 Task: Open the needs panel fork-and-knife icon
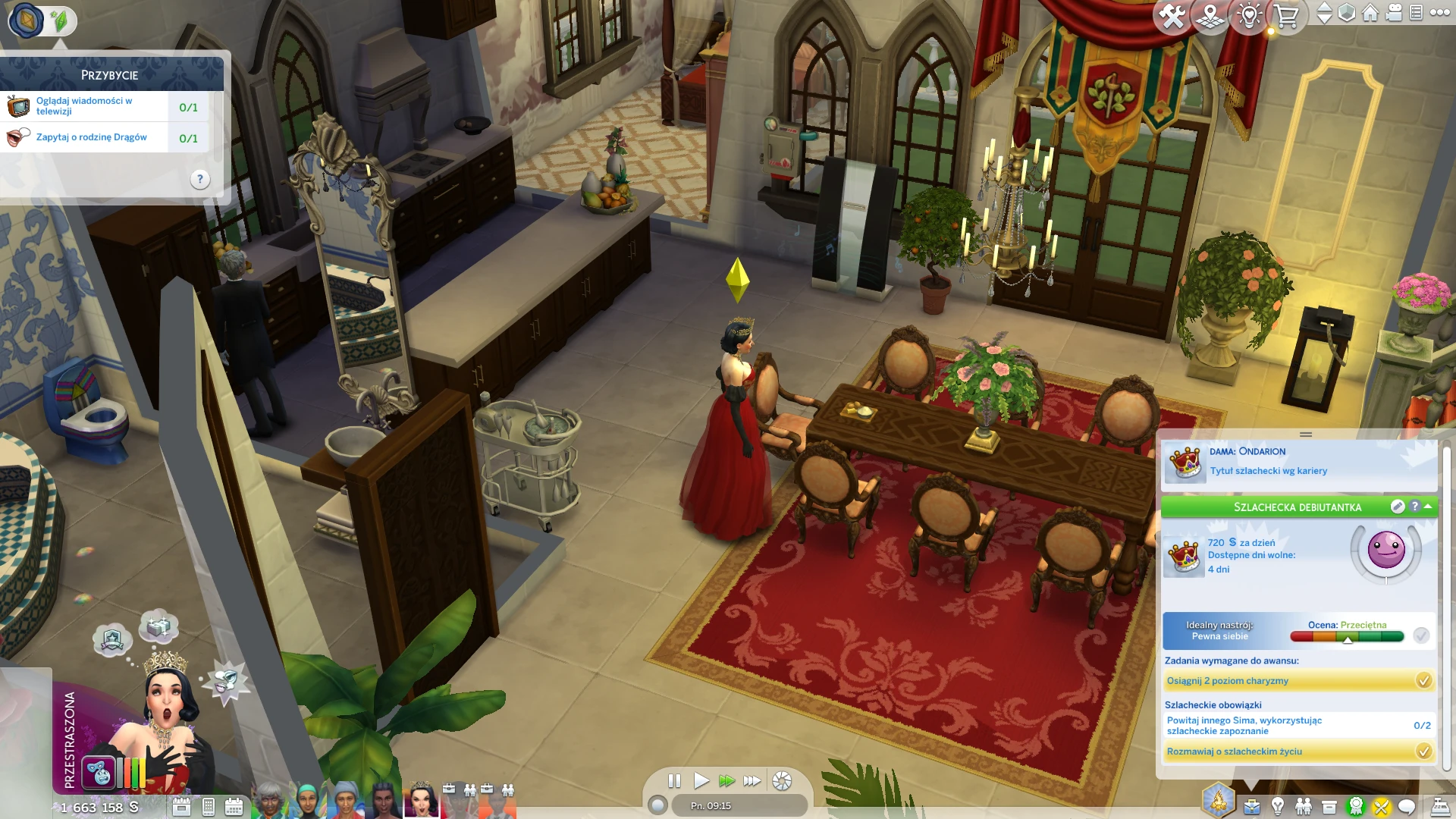tap(1381, 807)
